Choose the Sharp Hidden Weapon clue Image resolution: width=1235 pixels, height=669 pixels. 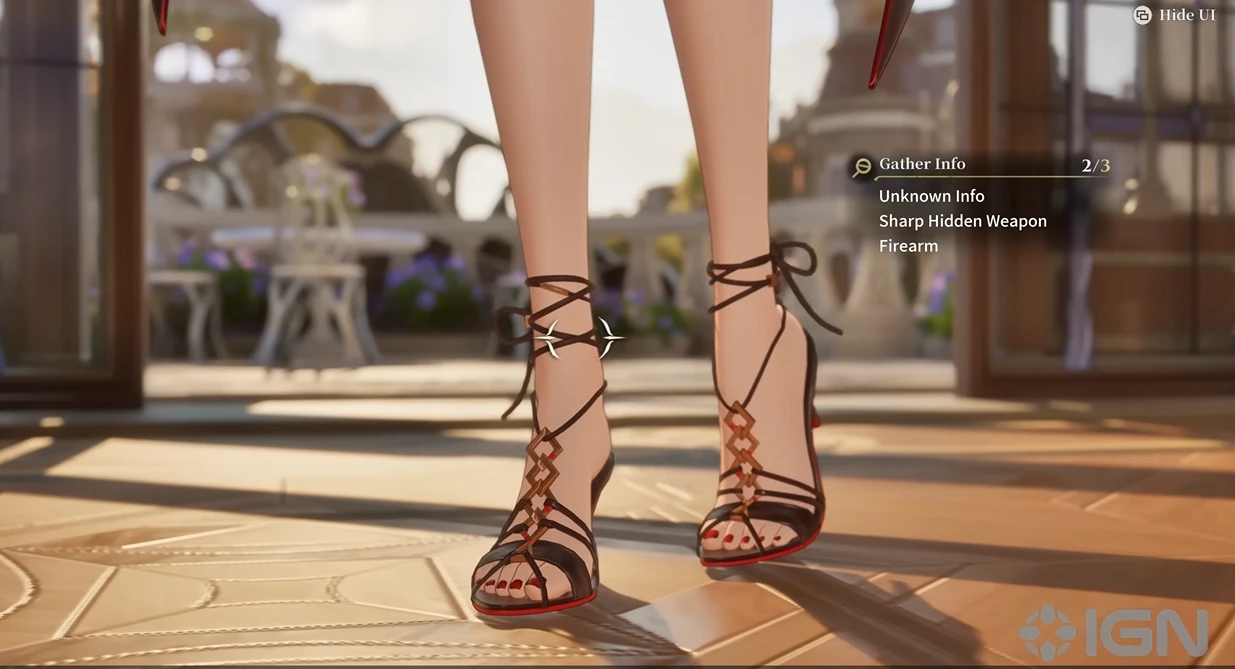(962, 221)
